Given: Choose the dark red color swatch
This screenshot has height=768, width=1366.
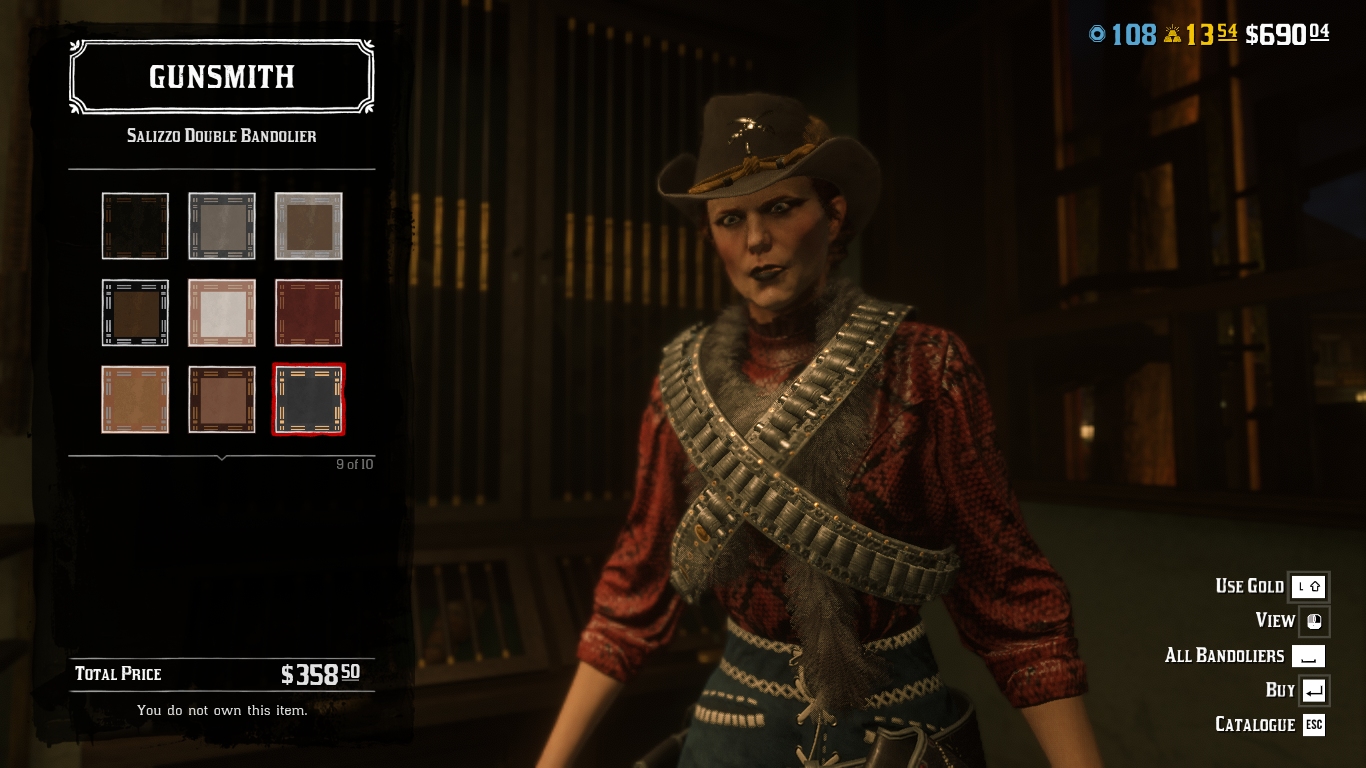Looking at the screenshot, I should click(x=308, y=312).
